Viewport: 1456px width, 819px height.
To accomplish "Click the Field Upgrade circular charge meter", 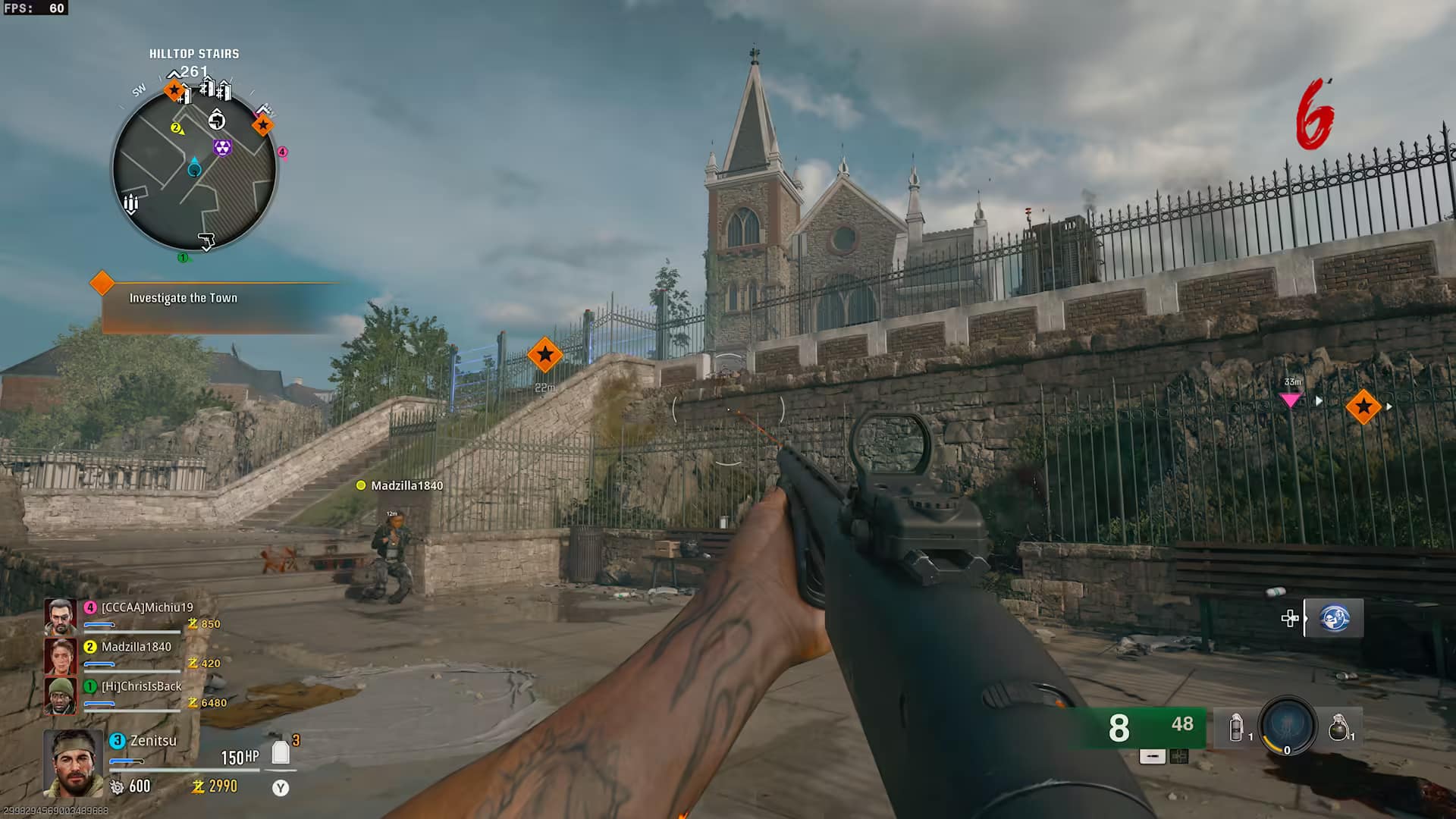I will (x=1288, y=726).
